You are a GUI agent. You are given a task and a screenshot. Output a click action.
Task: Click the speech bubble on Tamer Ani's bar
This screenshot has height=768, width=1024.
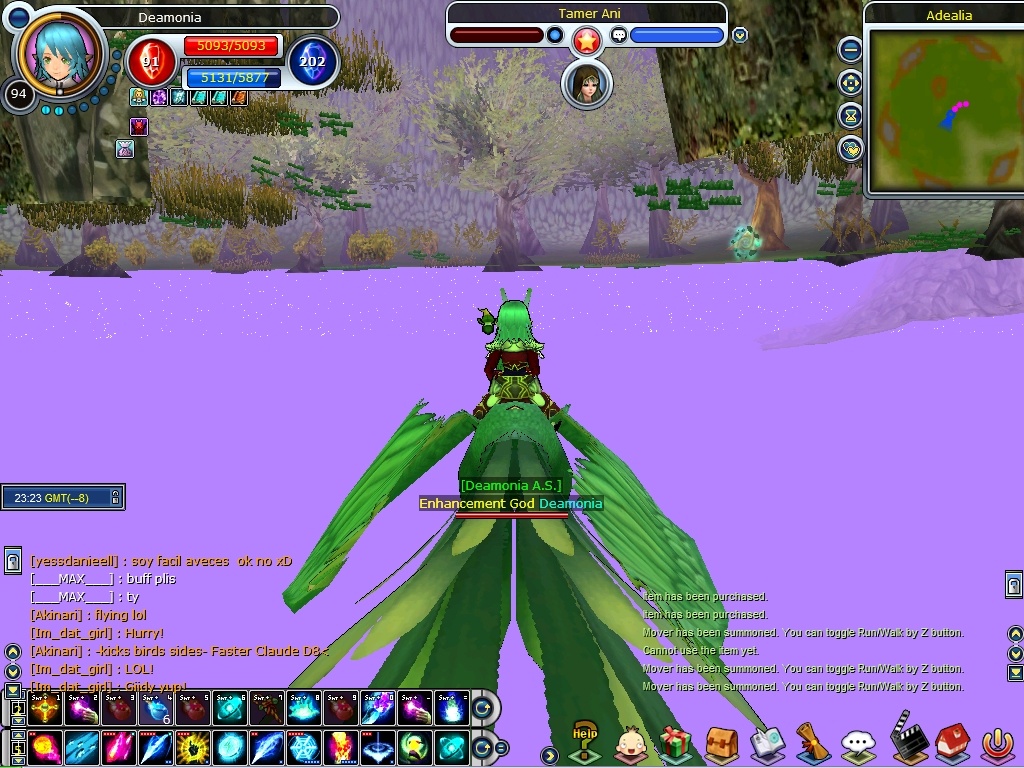click(618, 35)
